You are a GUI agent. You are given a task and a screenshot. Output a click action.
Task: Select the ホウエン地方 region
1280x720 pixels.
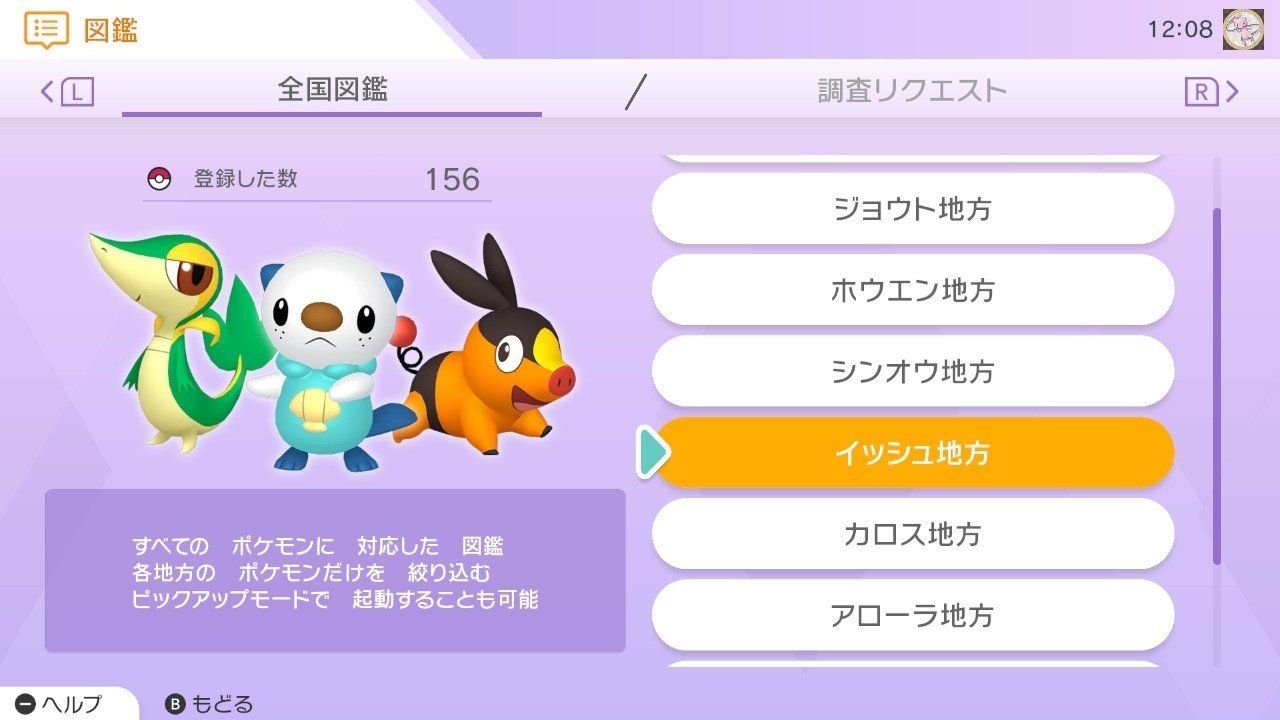(x=913, y=290)
